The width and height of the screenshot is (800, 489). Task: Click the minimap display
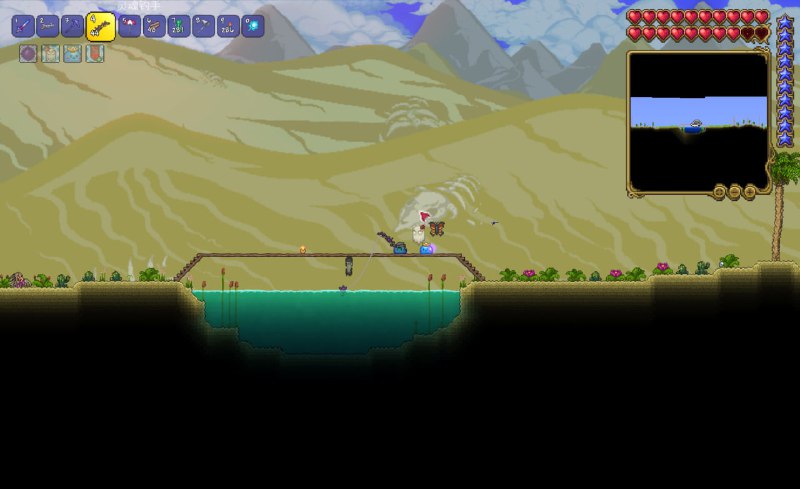[697, 119]
